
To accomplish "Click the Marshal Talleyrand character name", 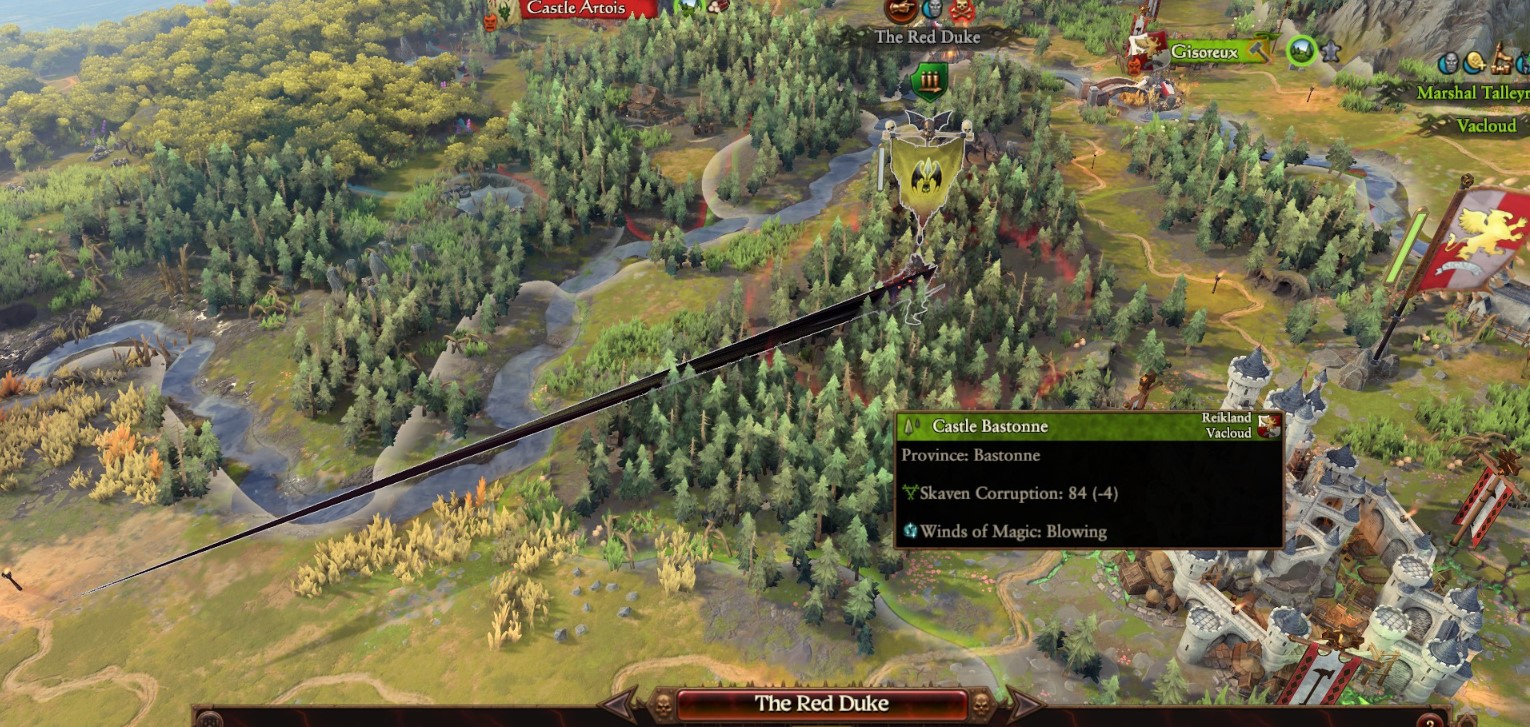I will pos(1470,92).
